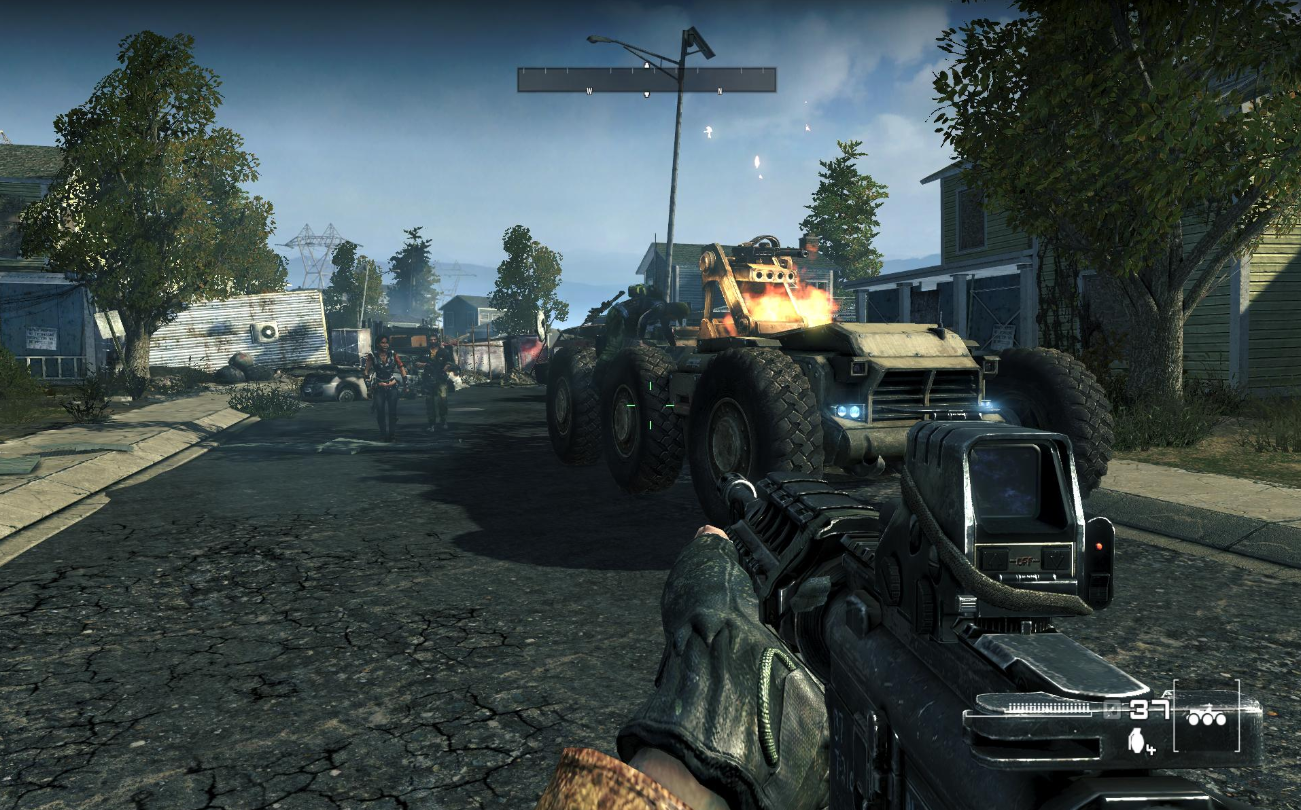This screenshot has width=1301, height=810.
Task: Click the frag grenade icon
Action: (x=1134, y=740)
